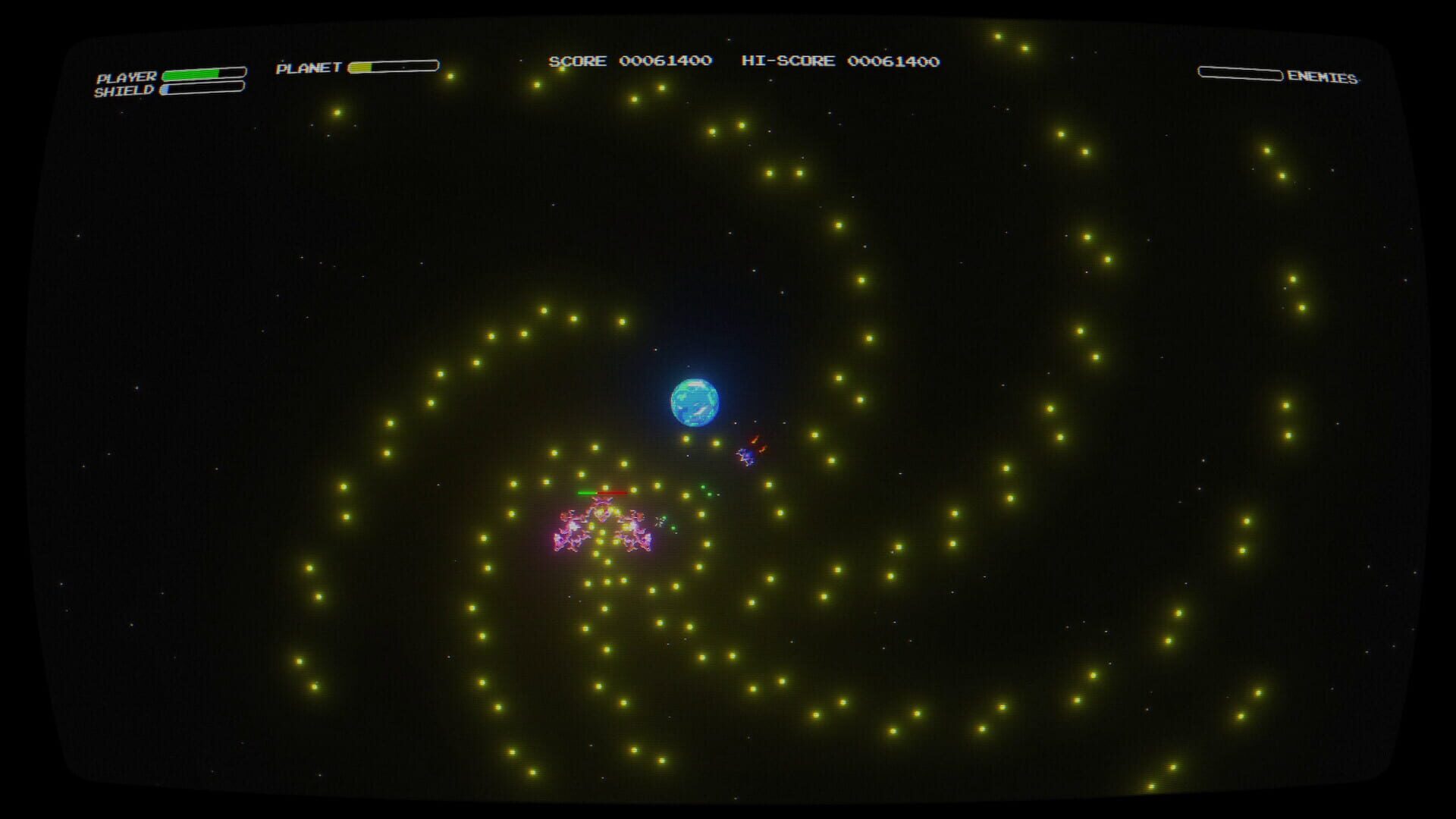
Task: Select the SCORE 00061400 readout
Action: tap(629, 61)
